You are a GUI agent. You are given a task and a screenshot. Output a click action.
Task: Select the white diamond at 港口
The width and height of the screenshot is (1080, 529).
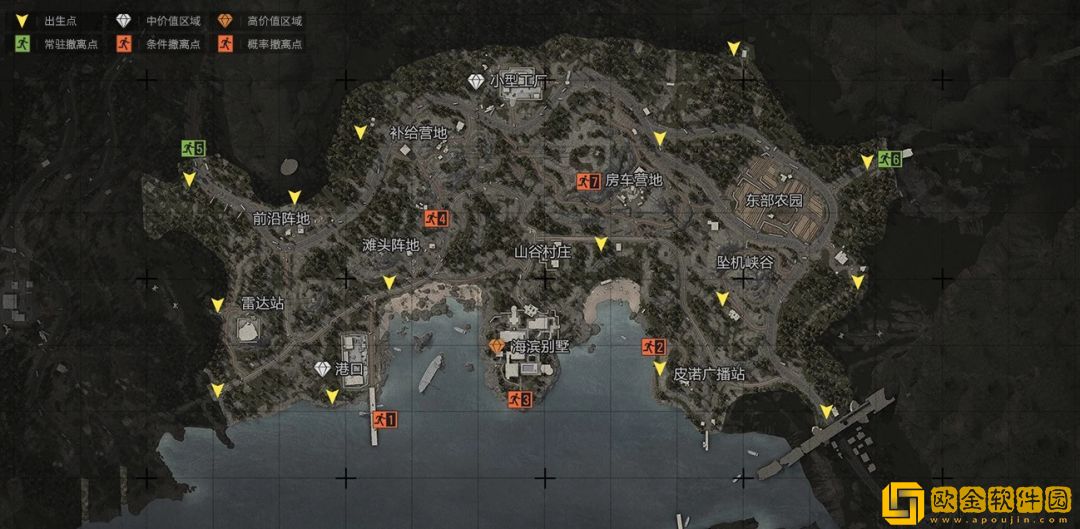pos(322,369)
